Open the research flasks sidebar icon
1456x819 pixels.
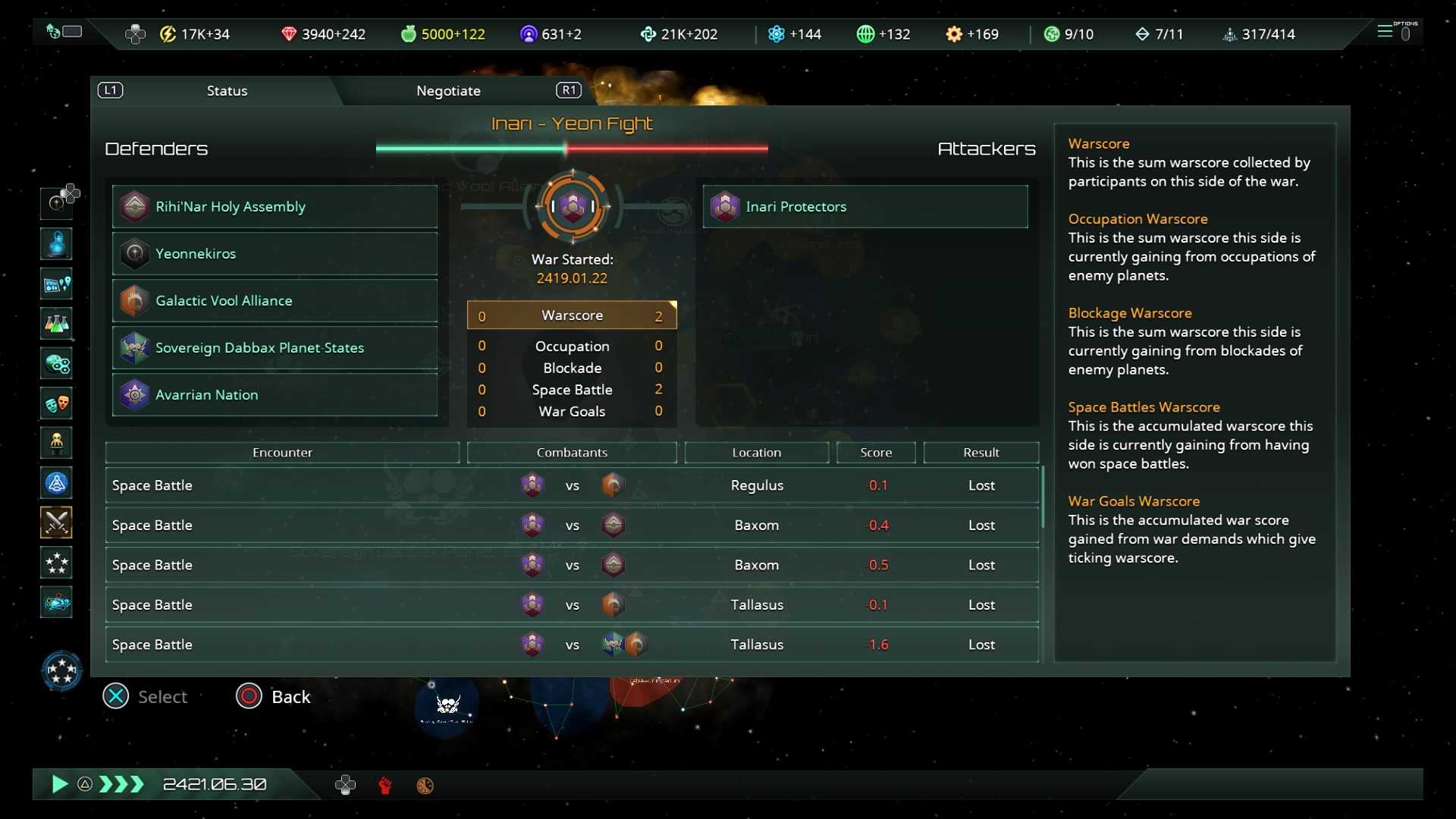[x=57, y=324]
